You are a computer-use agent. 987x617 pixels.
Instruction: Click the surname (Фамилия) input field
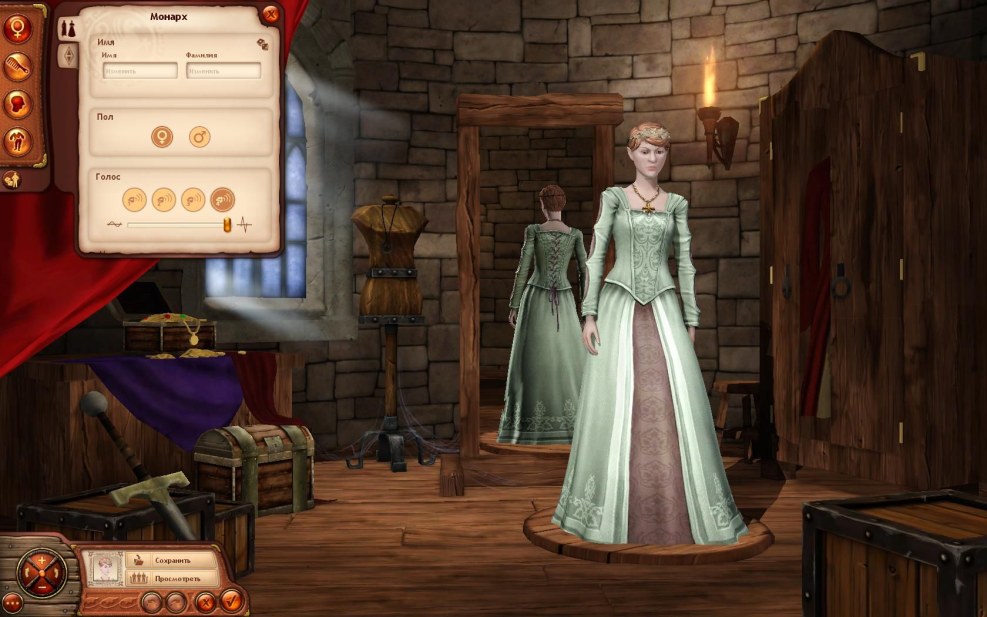(x=223, y=71)
